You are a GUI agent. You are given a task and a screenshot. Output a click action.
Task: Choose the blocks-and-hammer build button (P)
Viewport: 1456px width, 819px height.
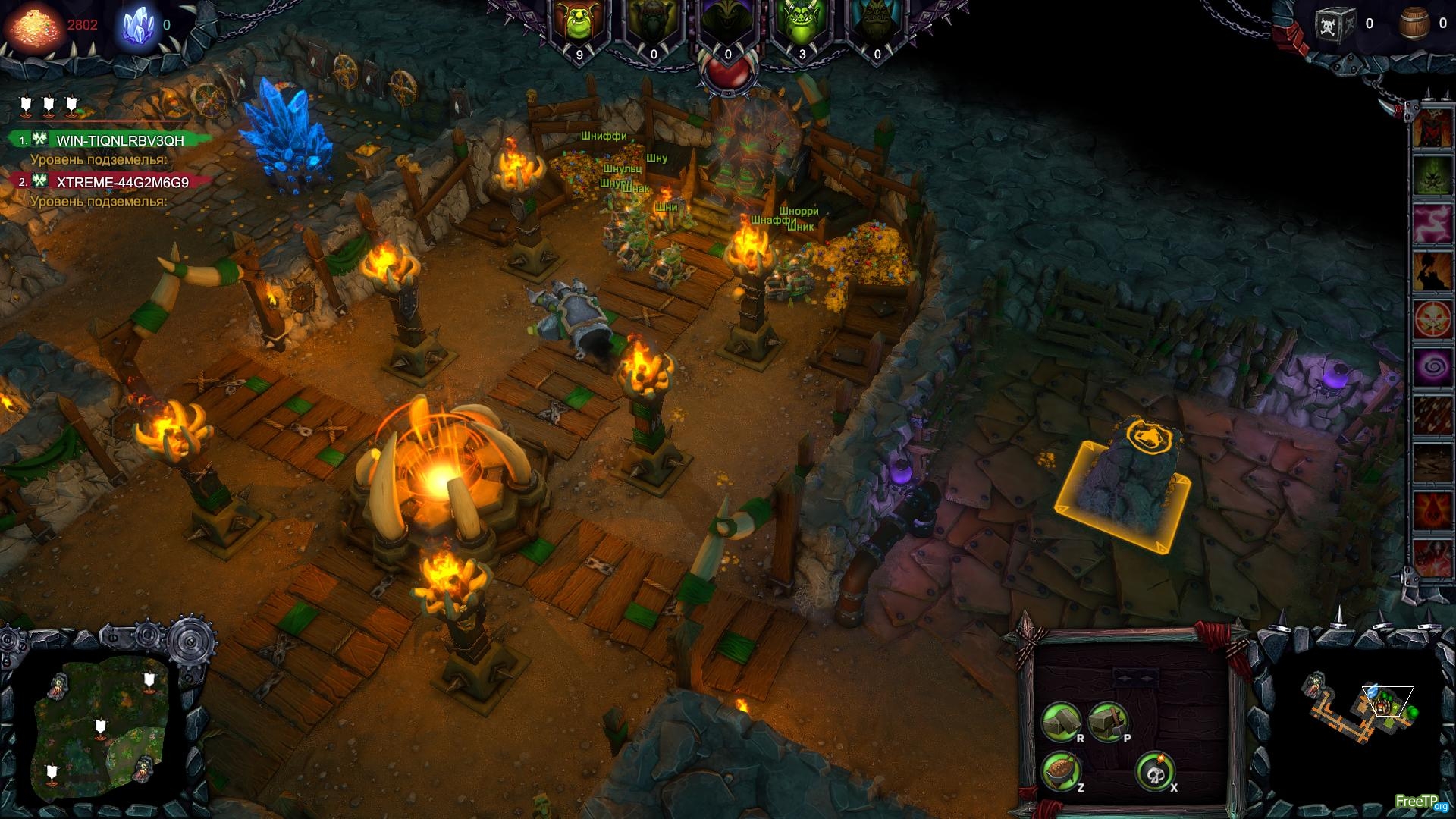[x=1107, y=720]
